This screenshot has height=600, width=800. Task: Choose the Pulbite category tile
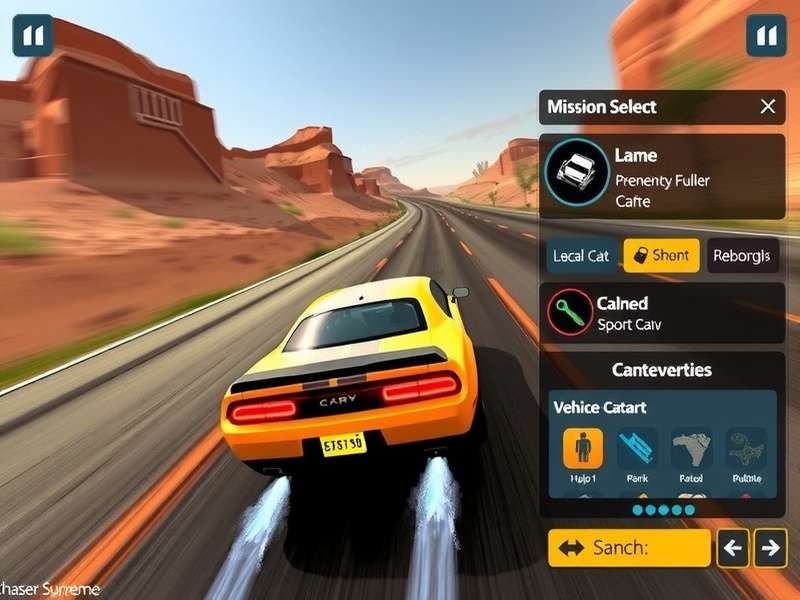pyautogui.click(x=746, y=449)
